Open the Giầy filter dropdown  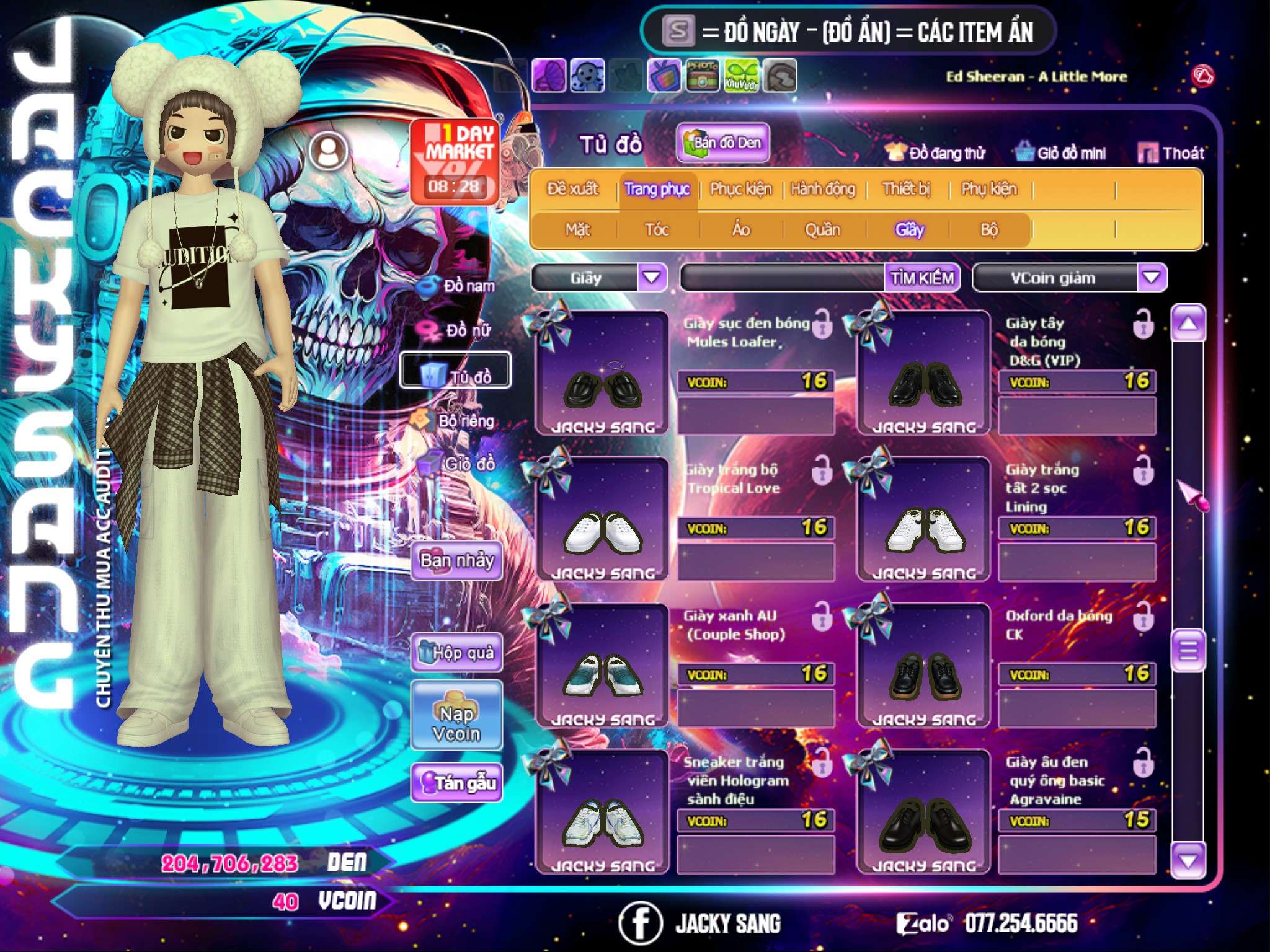click(652, 278)
